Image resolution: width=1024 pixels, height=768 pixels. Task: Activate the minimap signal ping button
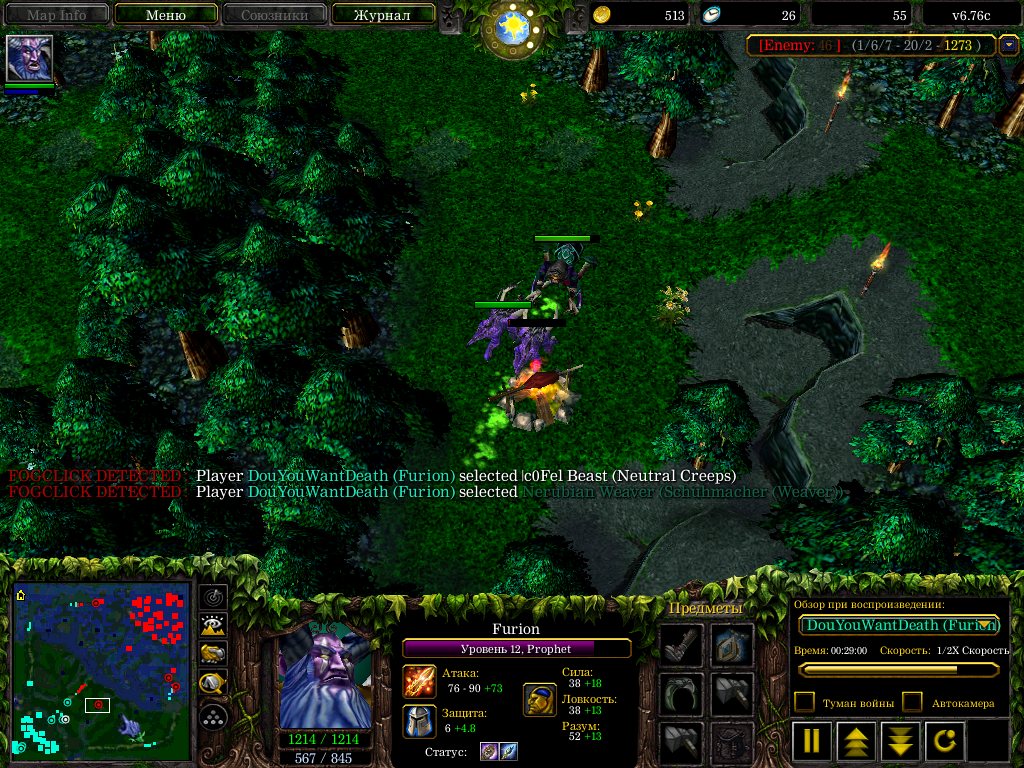click(x=214, y=597)
